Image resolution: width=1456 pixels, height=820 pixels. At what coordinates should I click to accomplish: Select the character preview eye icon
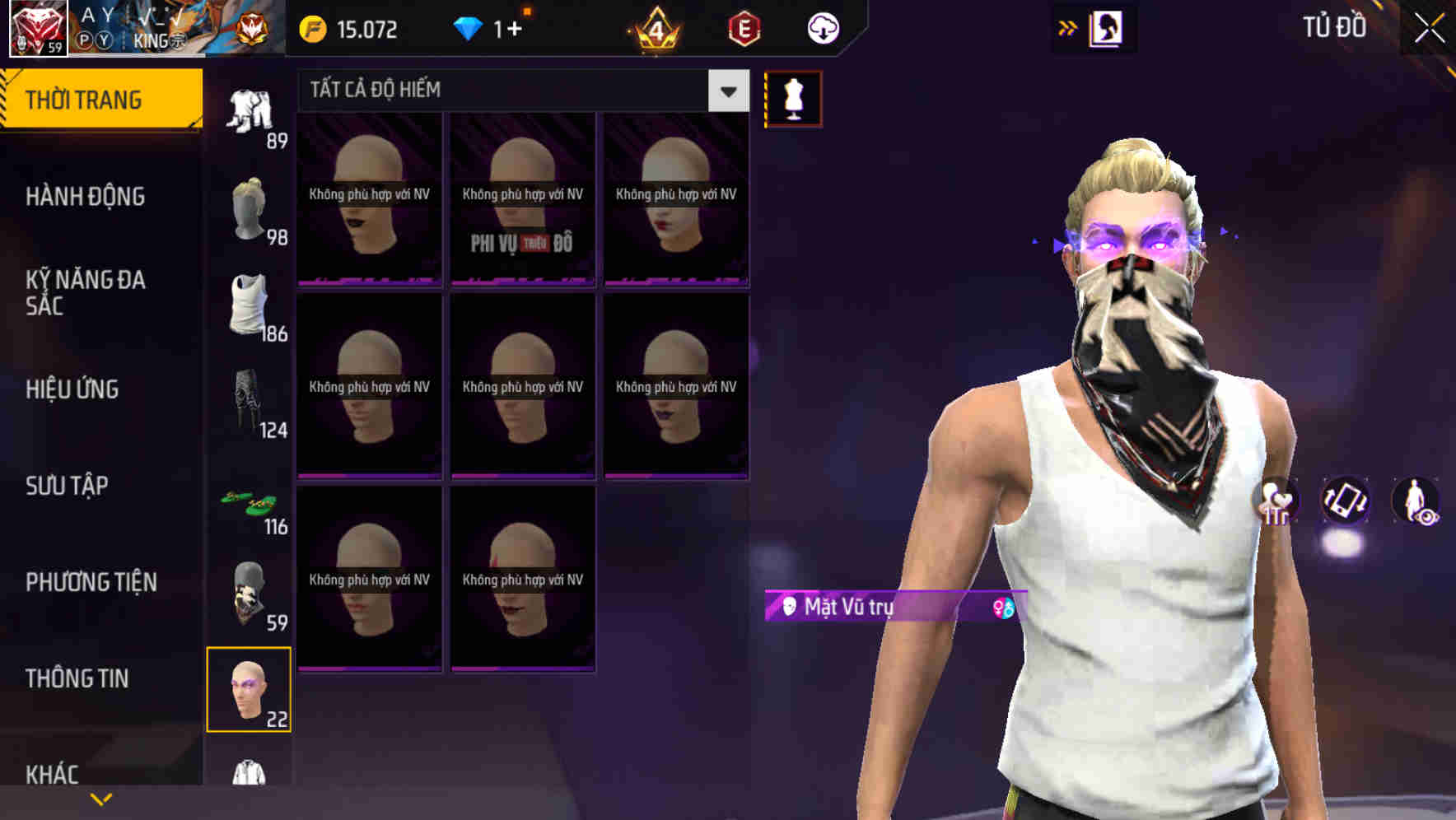1415,502
